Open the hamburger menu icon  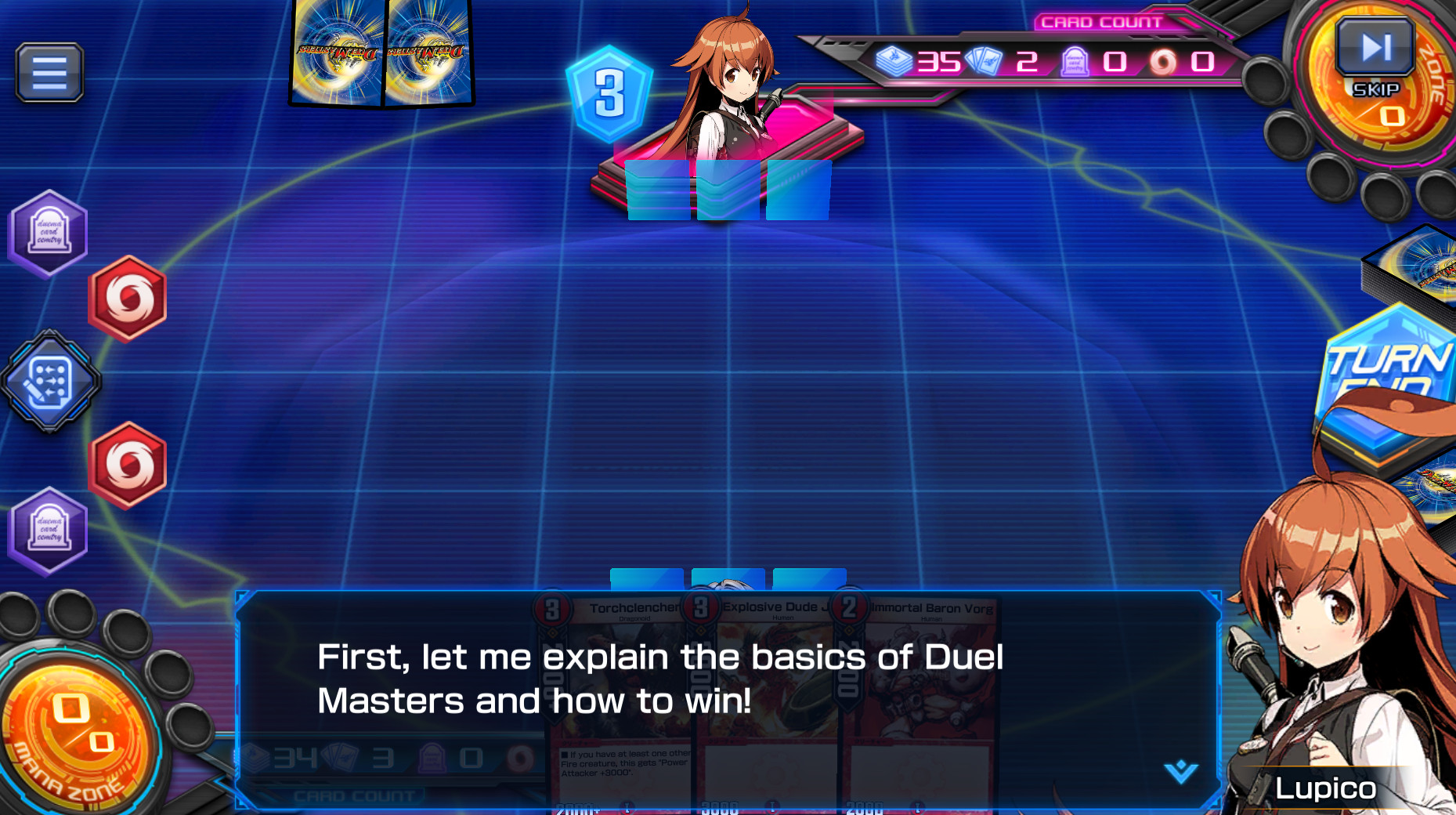coord(48,72)
